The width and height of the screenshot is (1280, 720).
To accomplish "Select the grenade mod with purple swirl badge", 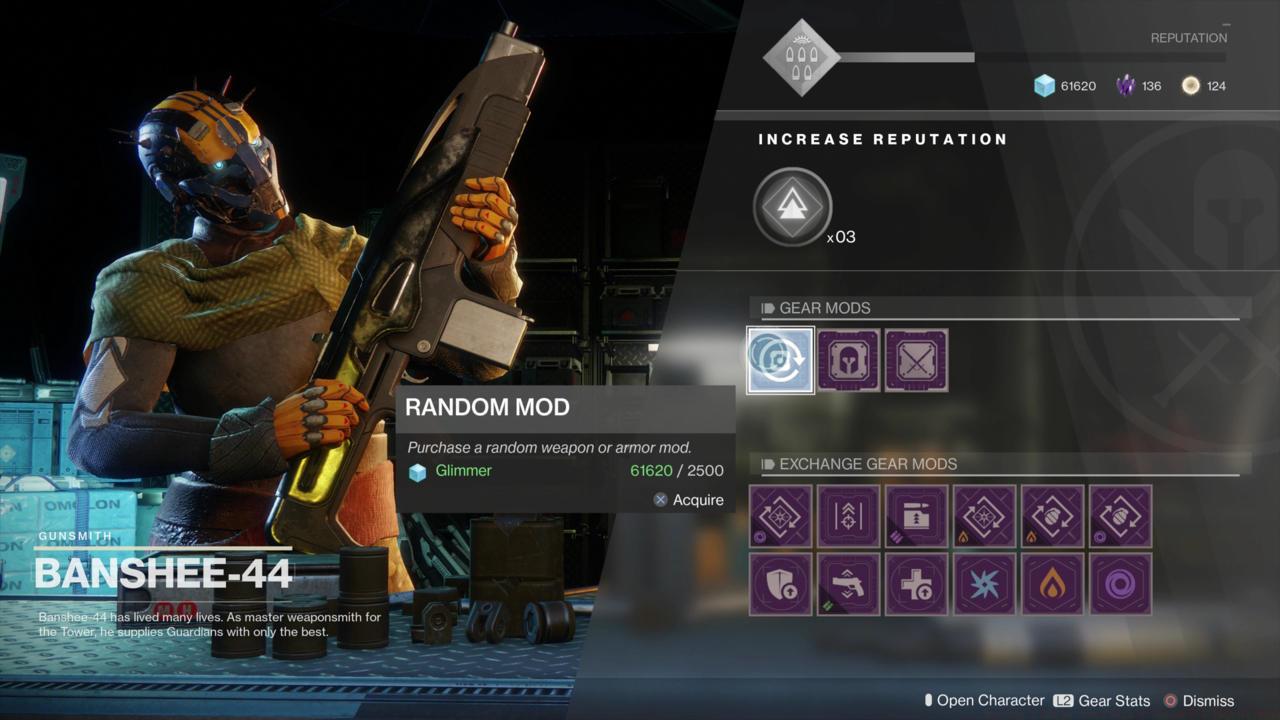I will 1120,516.
